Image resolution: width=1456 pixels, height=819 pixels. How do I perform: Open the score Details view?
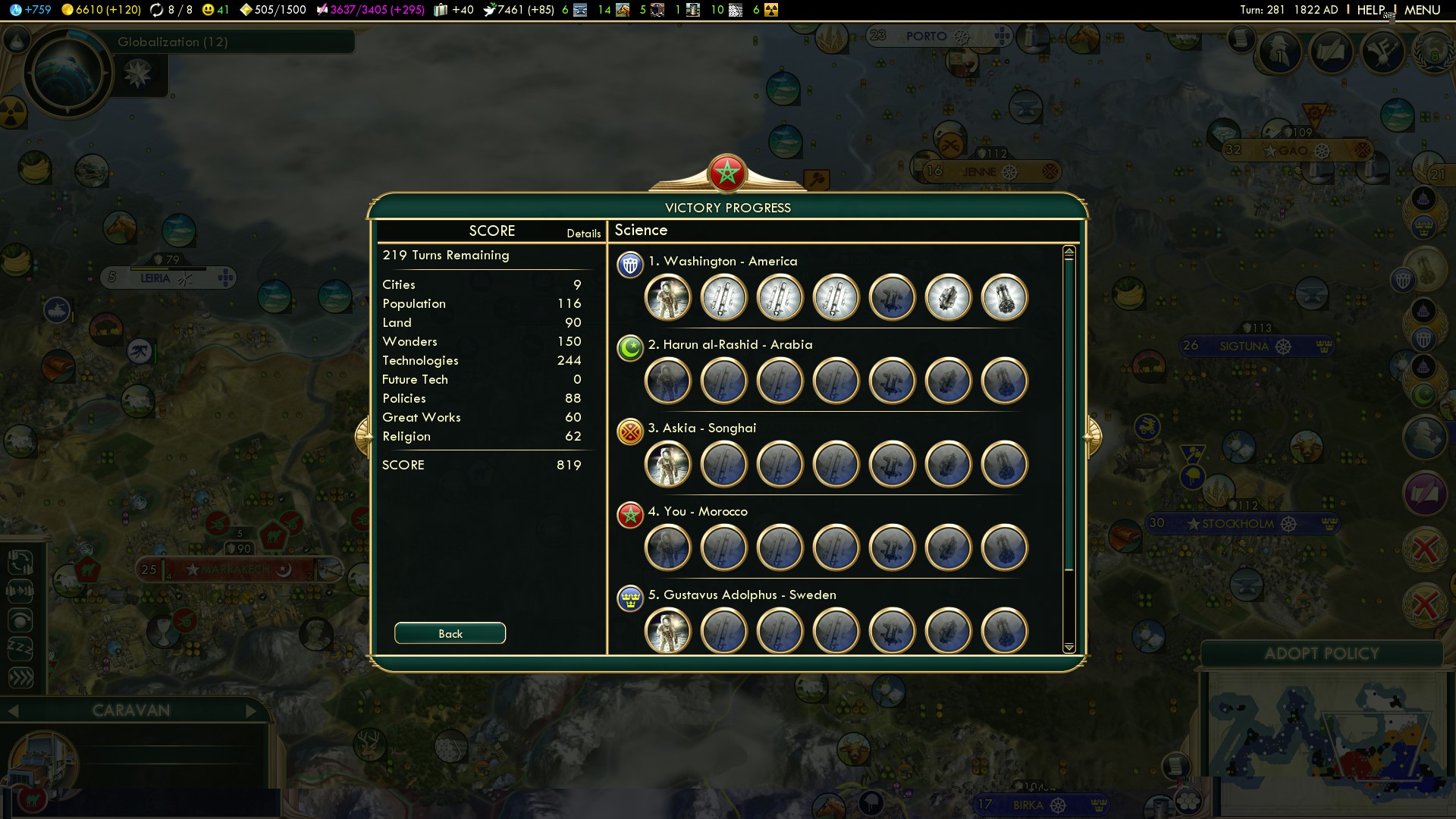[x=583, y=234]
